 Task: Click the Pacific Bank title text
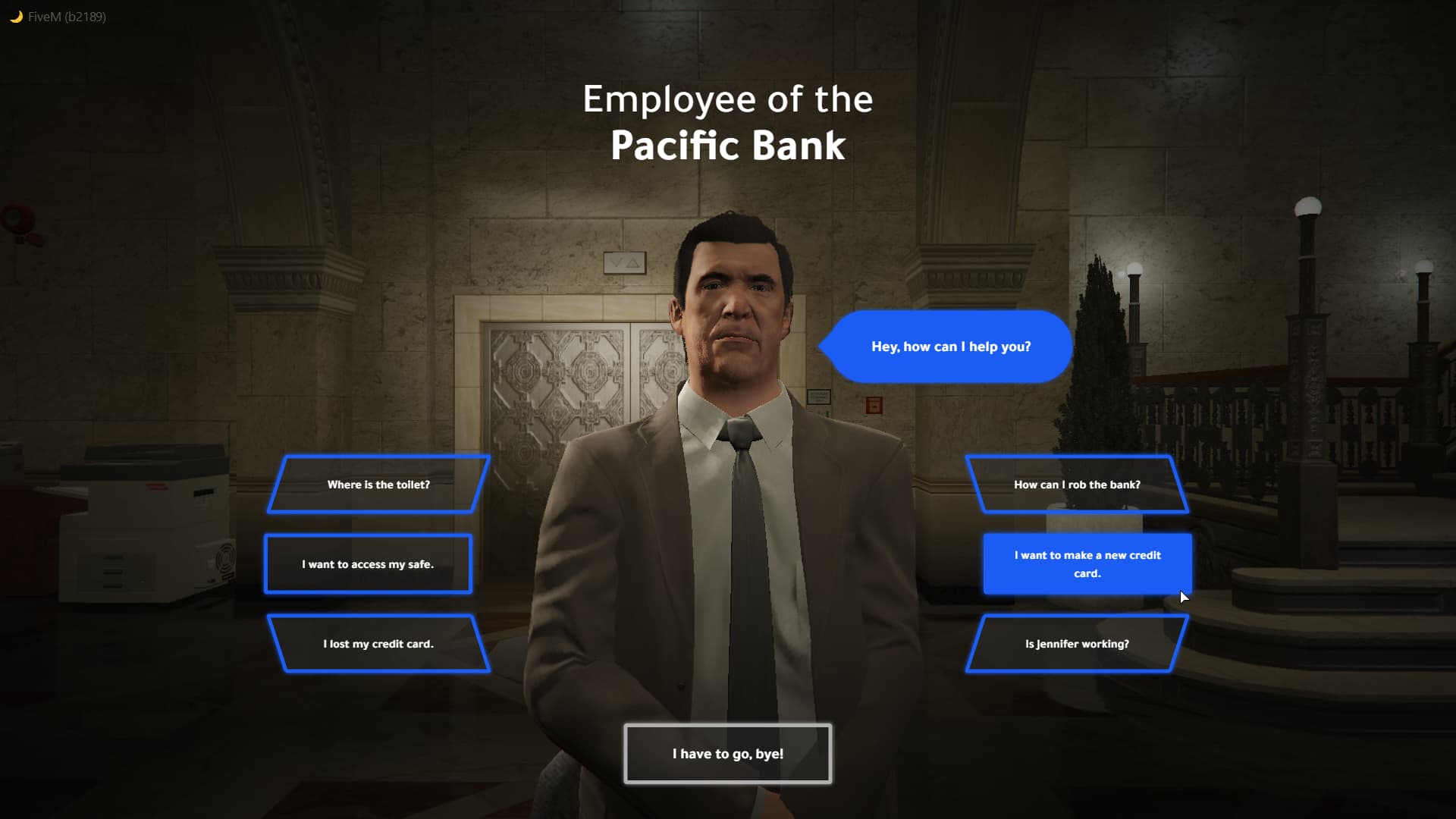pyautogui.click(x=728, y=146)
